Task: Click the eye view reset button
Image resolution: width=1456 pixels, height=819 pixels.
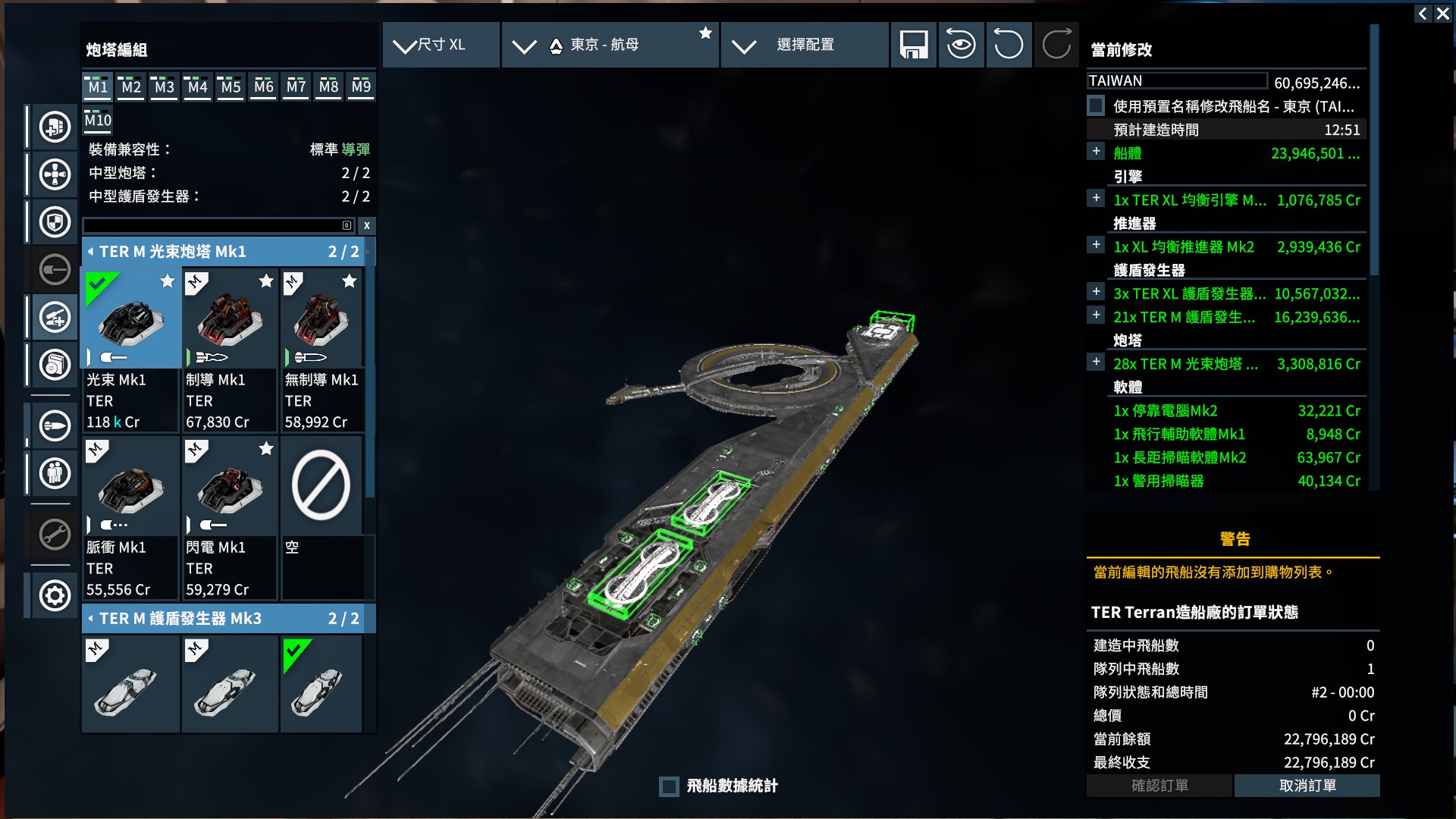Action: 961,45
